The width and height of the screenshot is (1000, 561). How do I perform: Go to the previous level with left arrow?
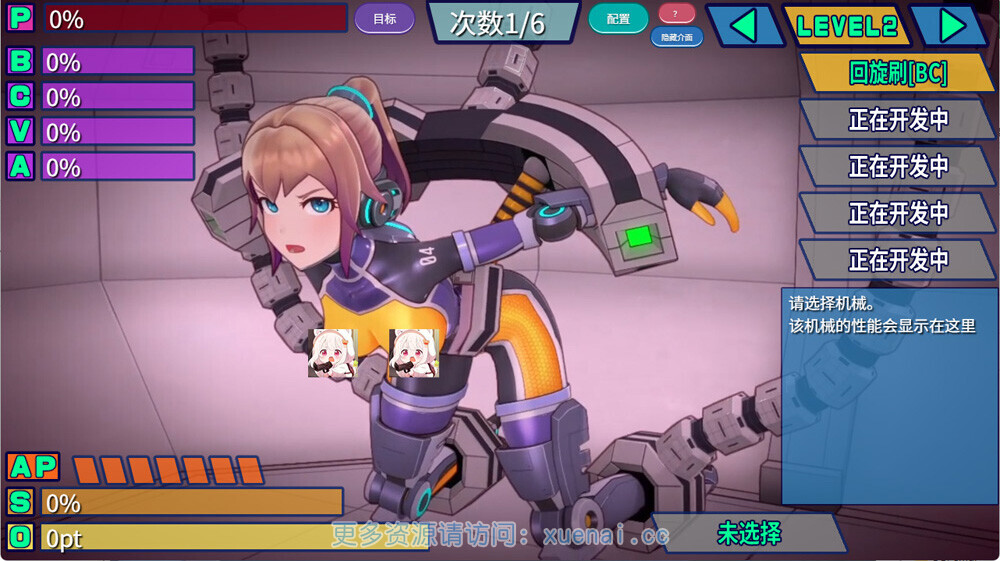(744, 26)
